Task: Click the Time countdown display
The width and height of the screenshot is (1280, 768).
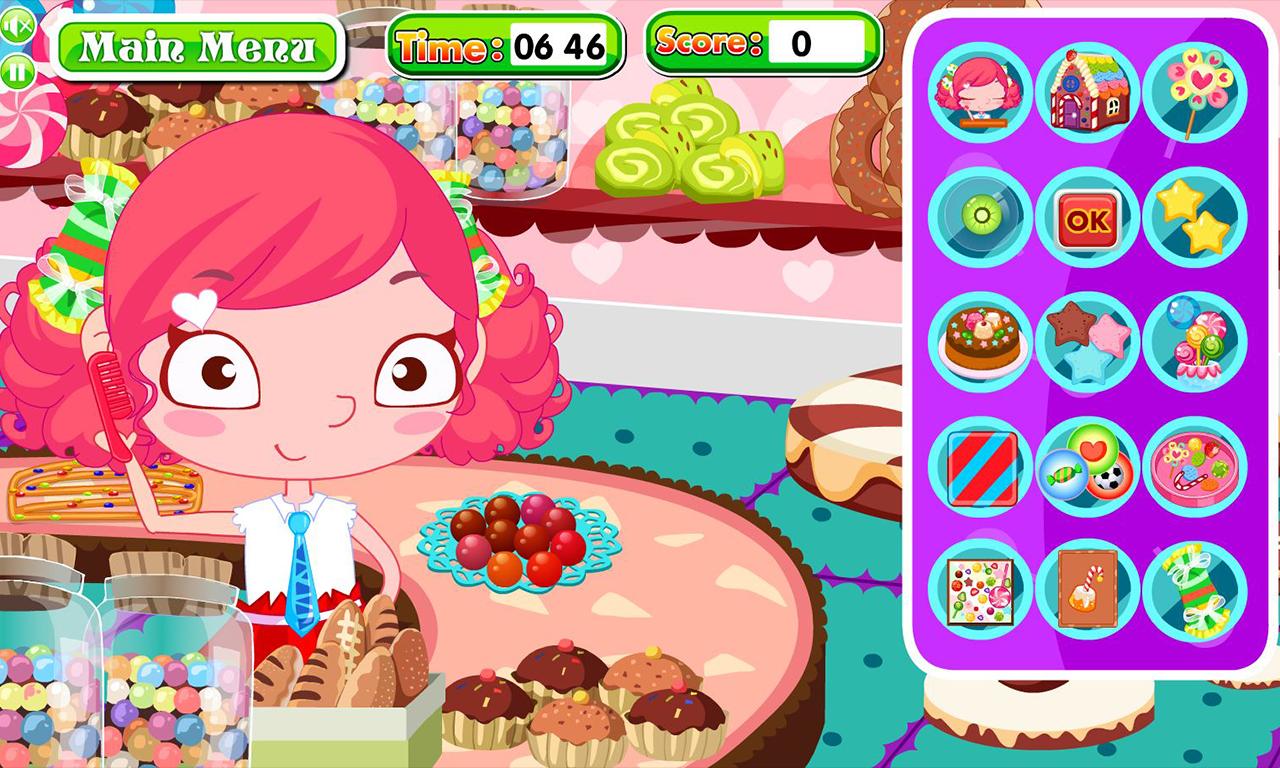Action: (x=557, y=43)
